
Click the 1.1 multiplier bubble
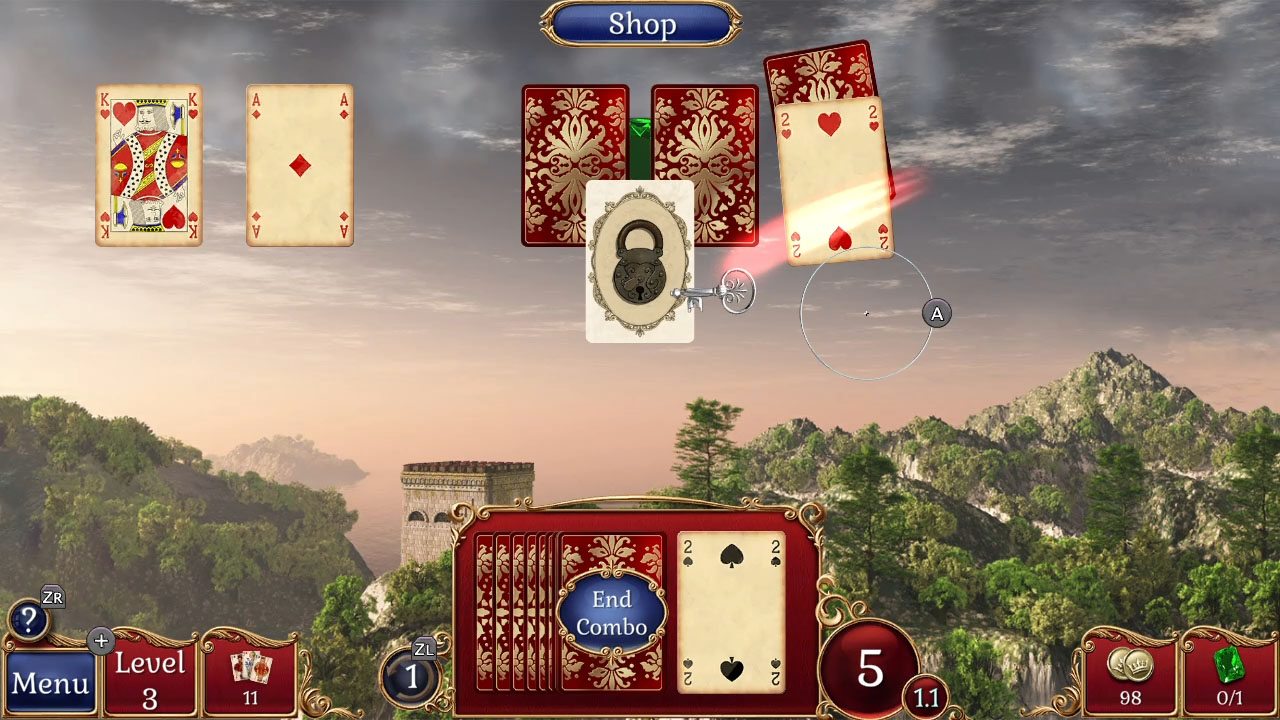(x=926, y=697)
